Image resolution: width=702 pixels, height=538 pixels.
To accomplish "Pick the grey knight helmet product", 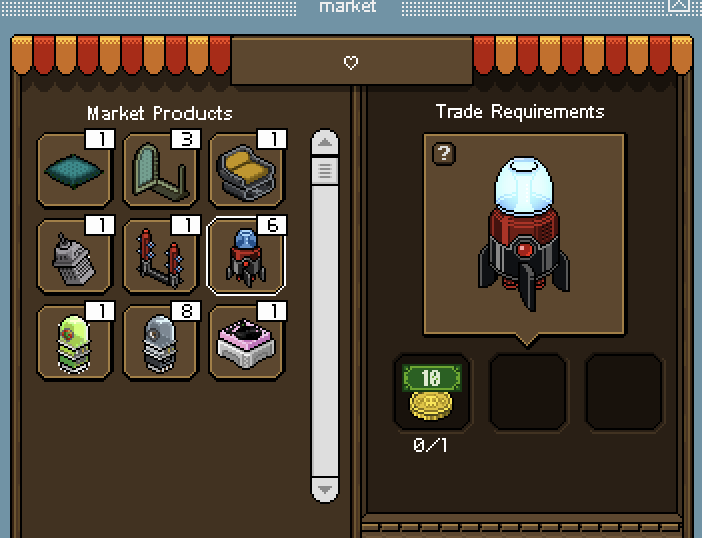I will 74,257.
